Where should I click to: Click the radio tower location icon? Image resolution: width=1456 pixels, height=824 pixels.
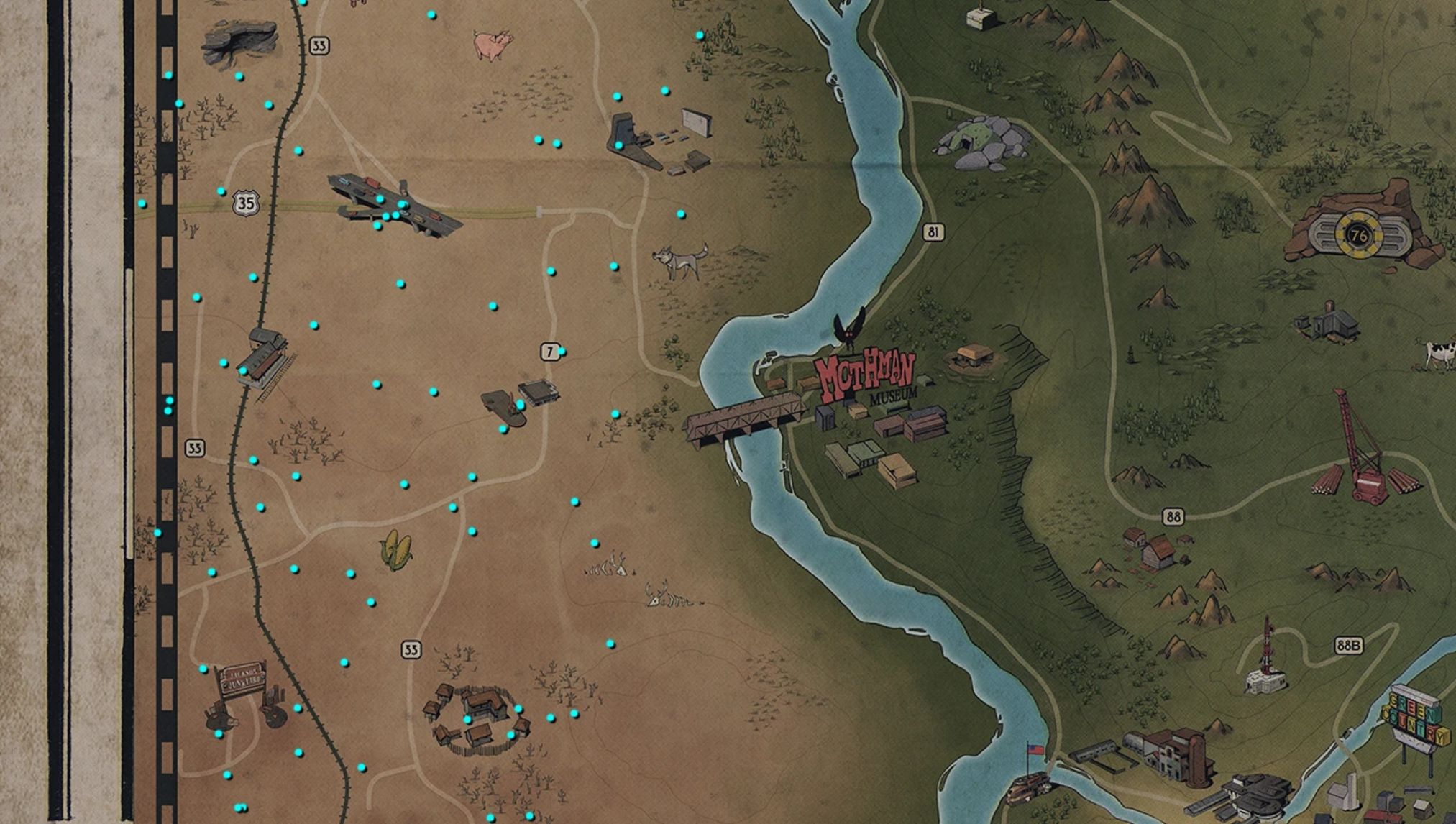tap(1266, 659)
